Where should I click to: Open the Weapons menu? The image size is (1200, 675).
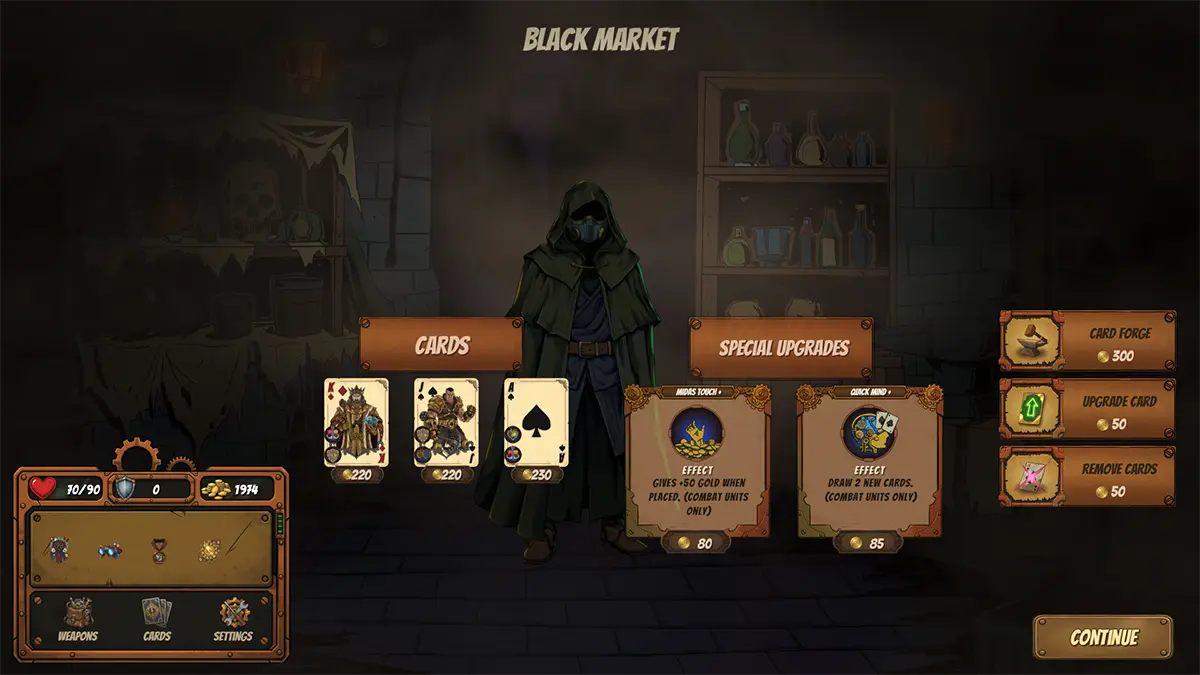[x=77, y=619]
